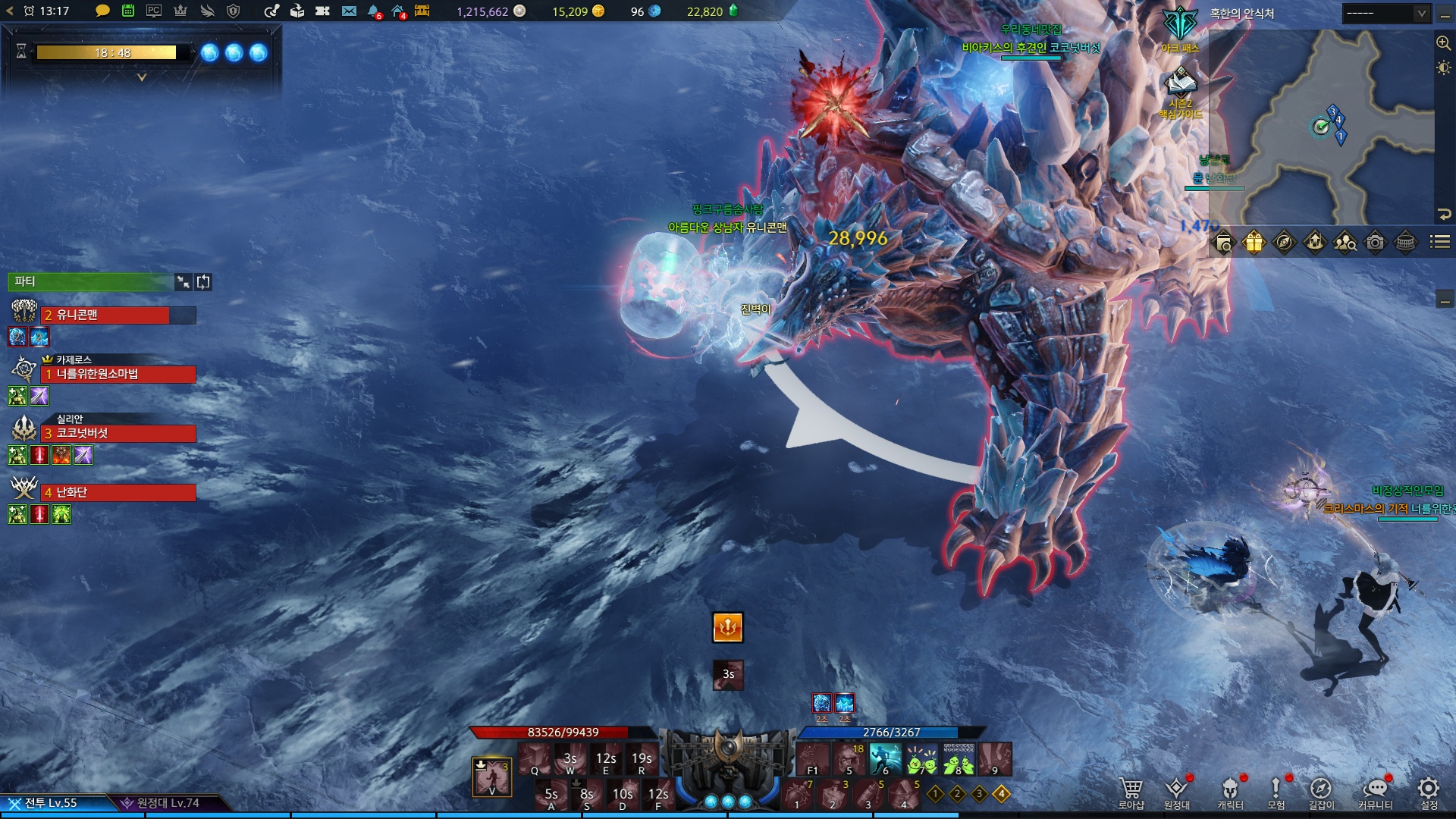The image size is (1456, 819).
Task: Click the camera icon below the minimap
Action: (1375, 243)
